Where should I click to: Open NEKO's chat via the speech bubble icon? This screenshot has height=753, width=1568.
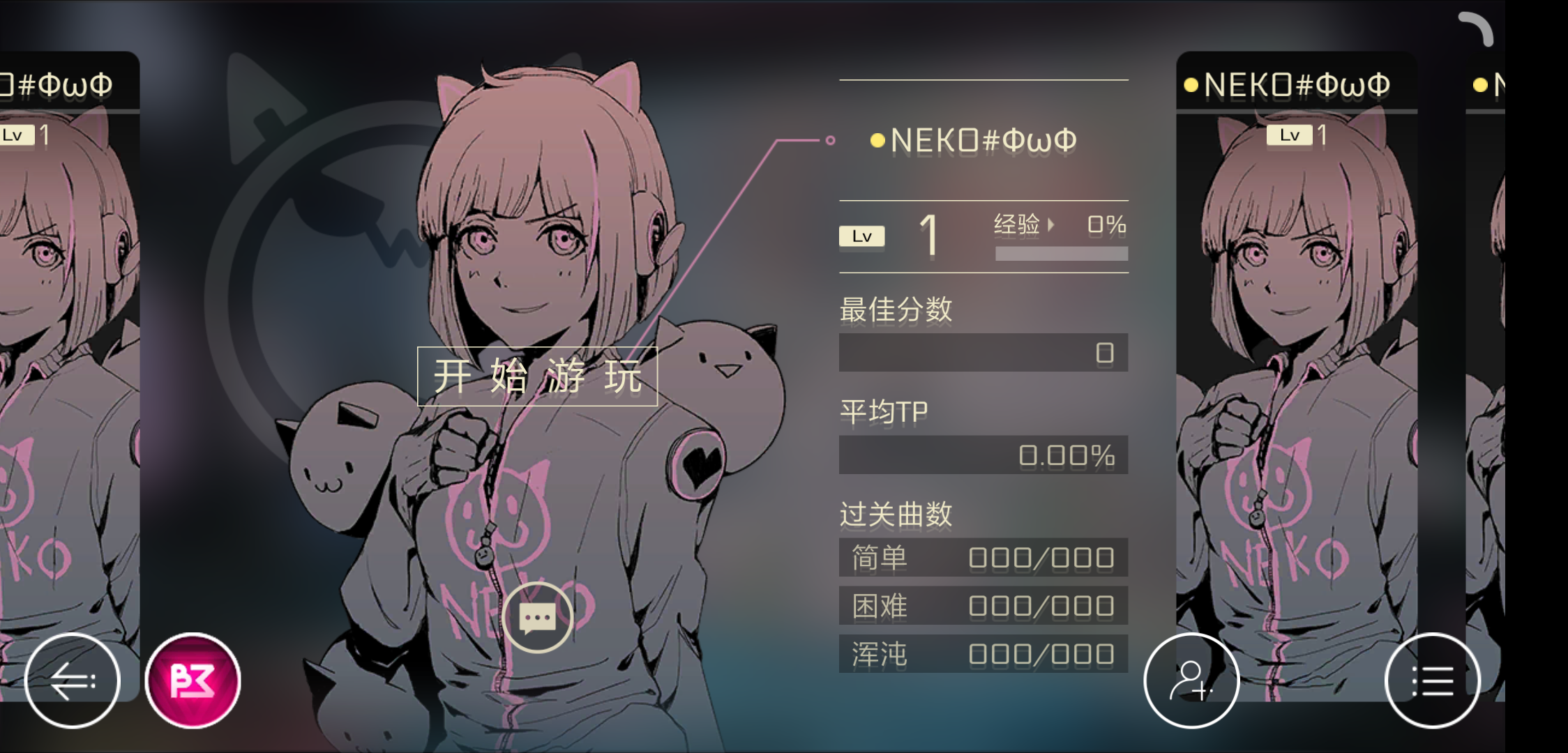point(538,616)
